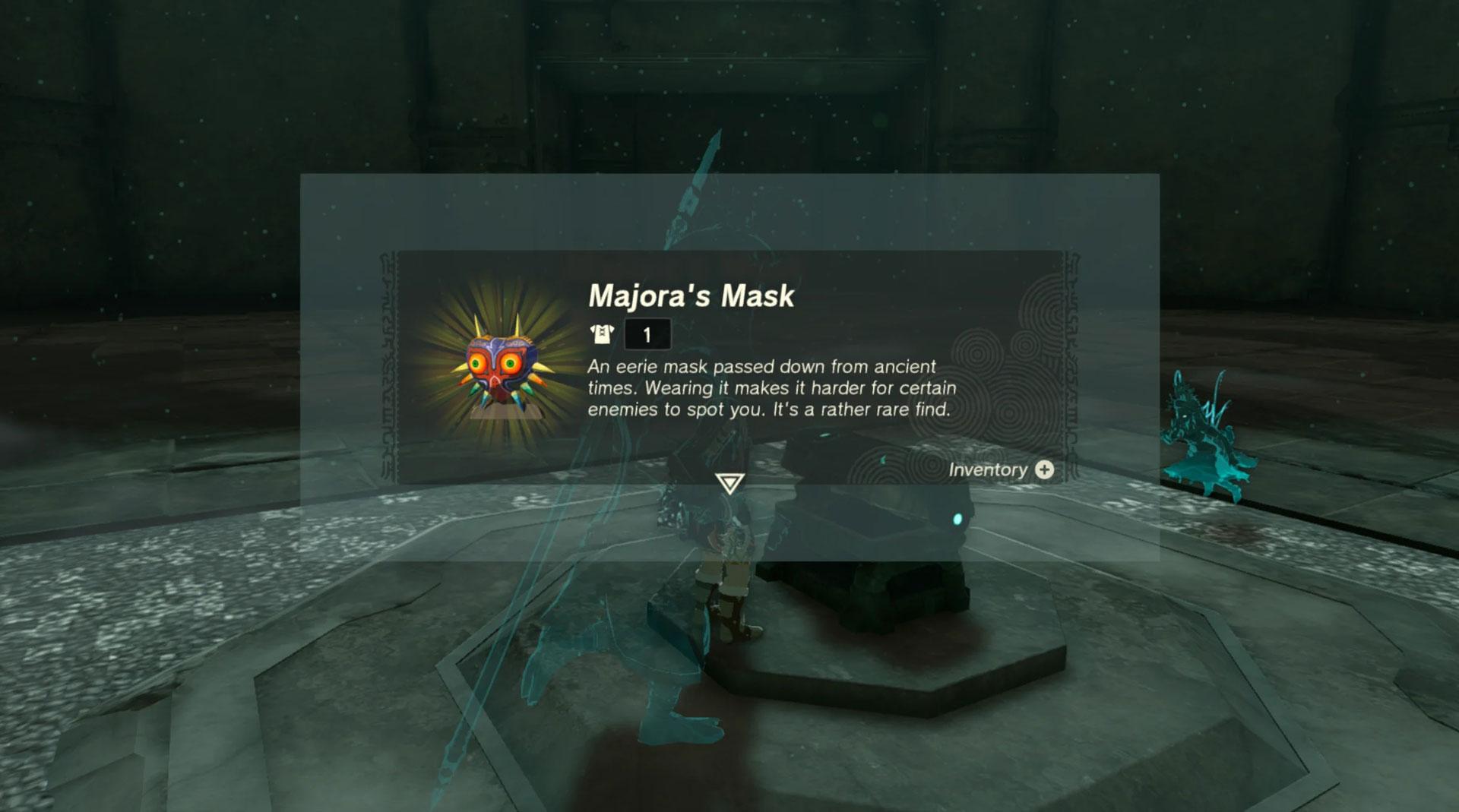Click the shirt-shaped armor category icon
Image resolution: width=1459 pixels, height=812 pixels.
[600, 333]
